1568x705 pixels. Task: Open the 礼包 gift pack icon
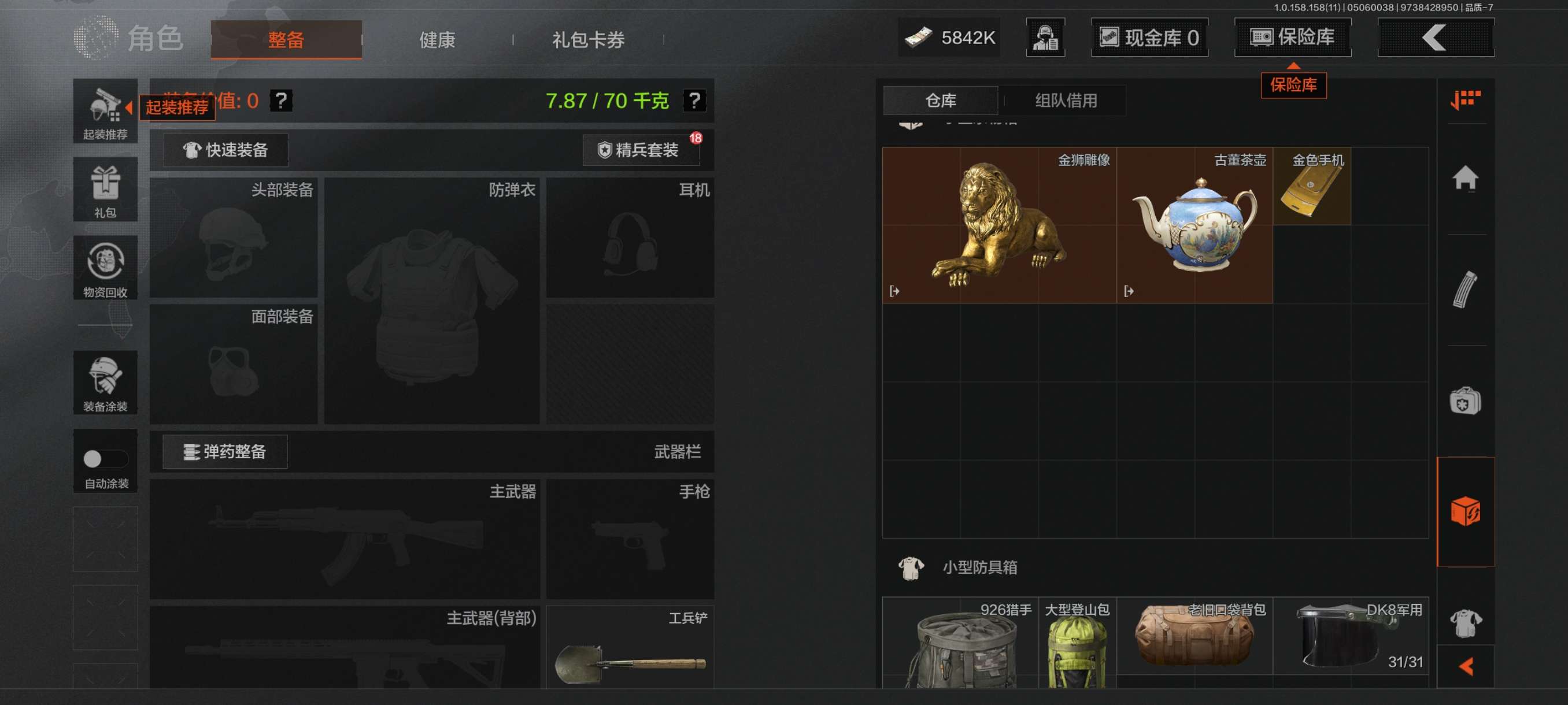pos(105,190)
